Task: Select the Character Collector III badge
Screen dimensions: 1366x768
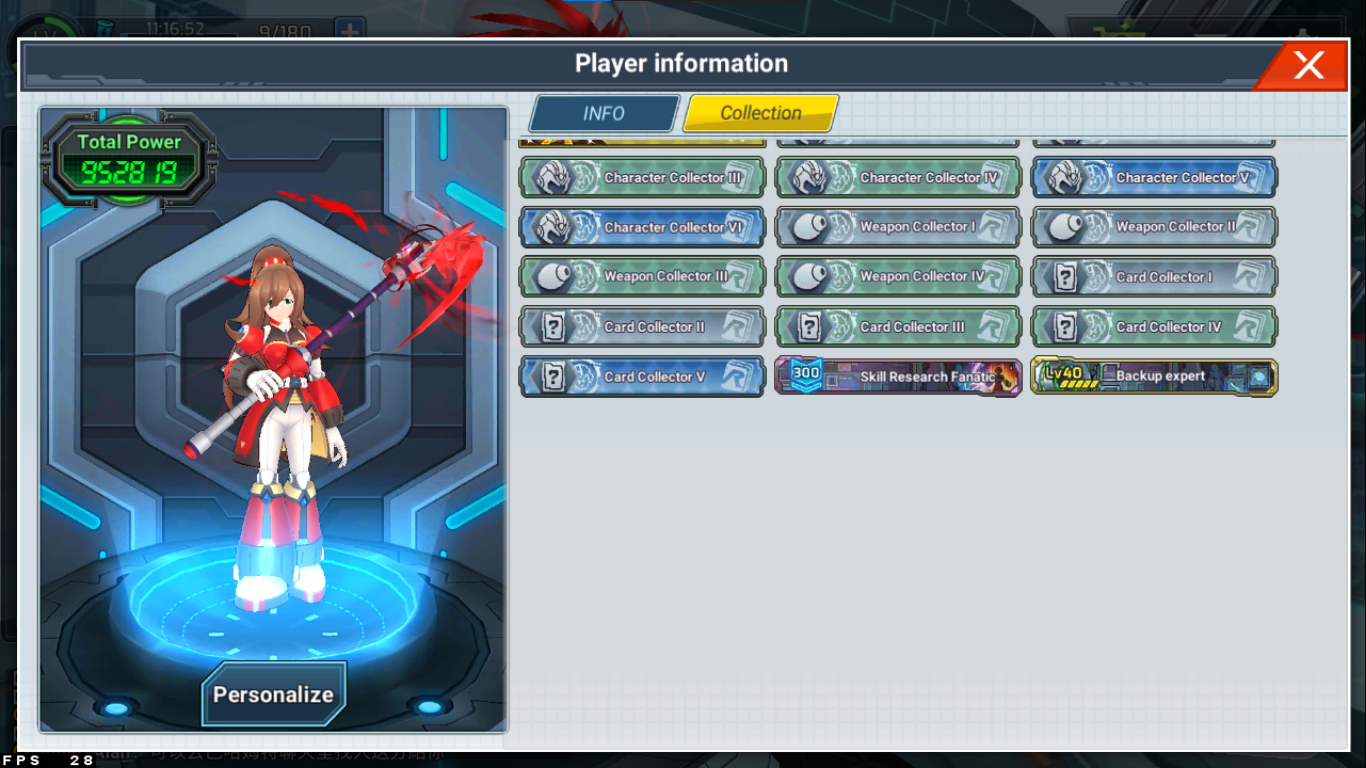Action: click(642, 178)
